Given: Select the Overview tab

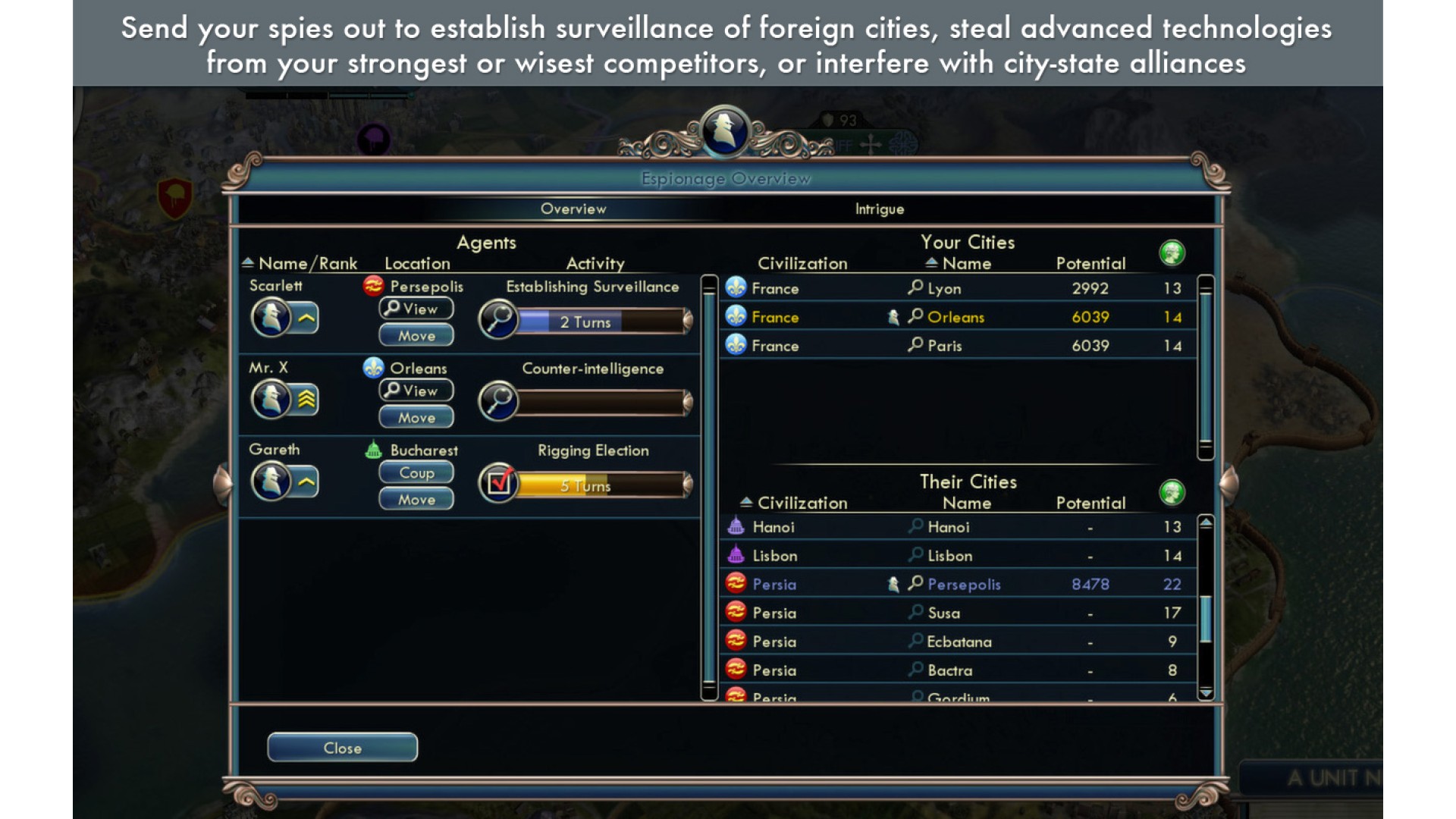Looking at the screenshot, I should [x=573, y=209].
